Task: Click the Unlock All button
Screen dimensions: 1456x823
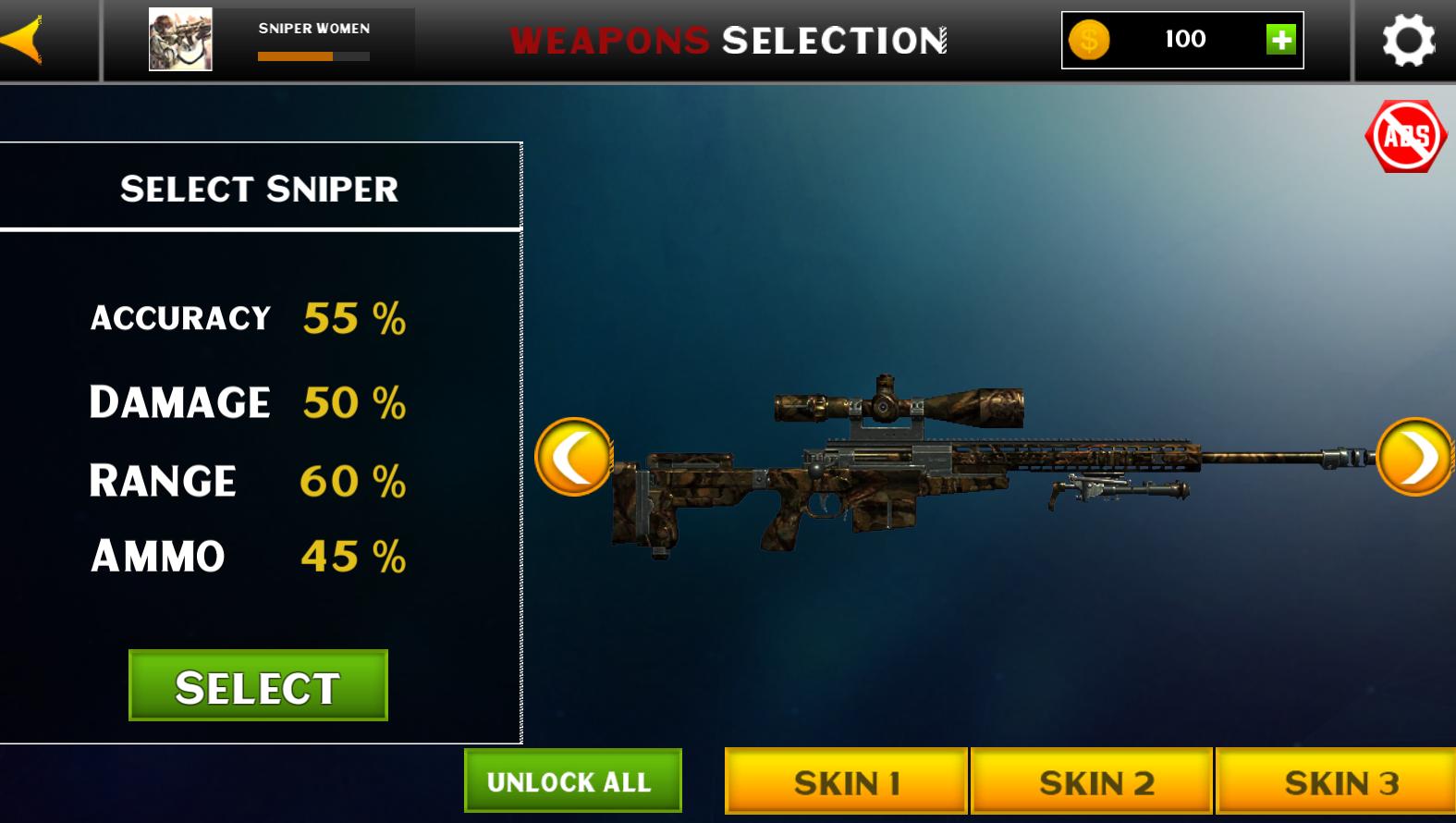Action: click(572, 781)
